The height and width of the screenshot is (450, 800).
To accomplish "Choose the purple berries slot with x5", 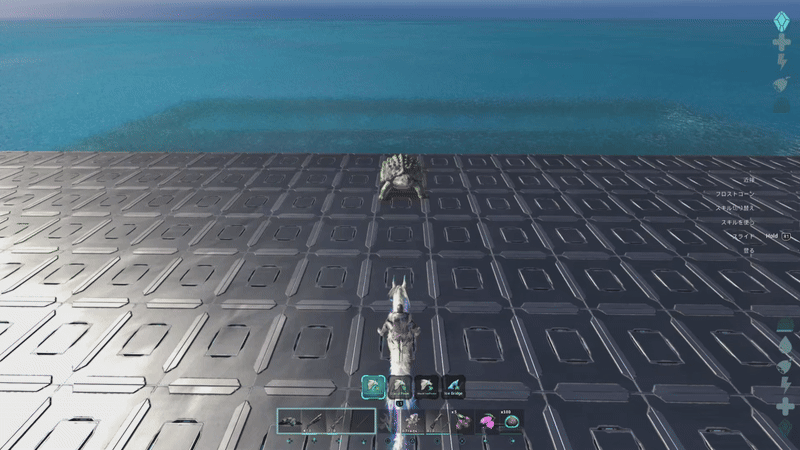I will pyautogui.click(x=463, y=422).
